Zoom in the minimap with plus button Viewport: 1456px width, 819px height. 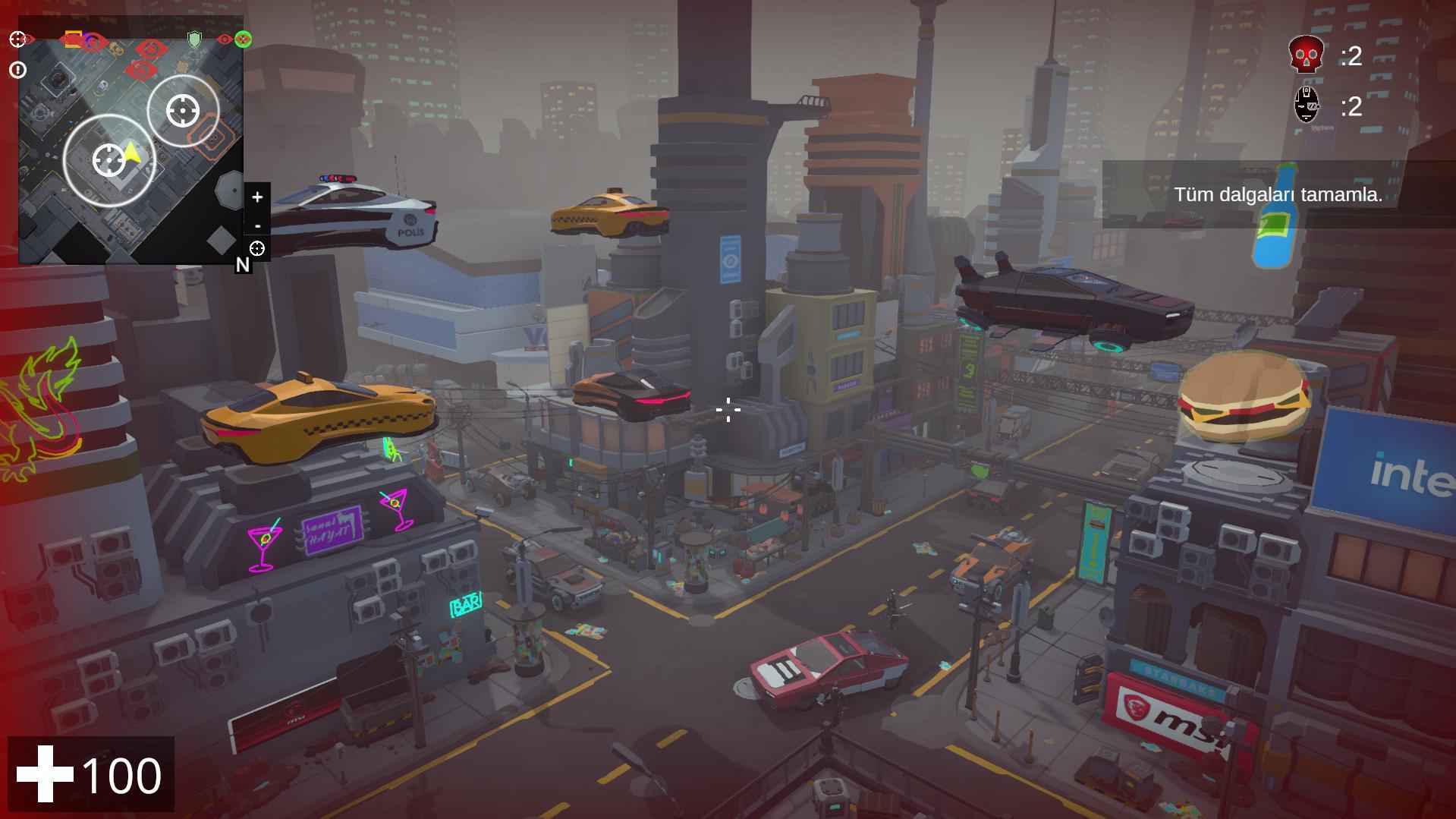click(257, 197)
